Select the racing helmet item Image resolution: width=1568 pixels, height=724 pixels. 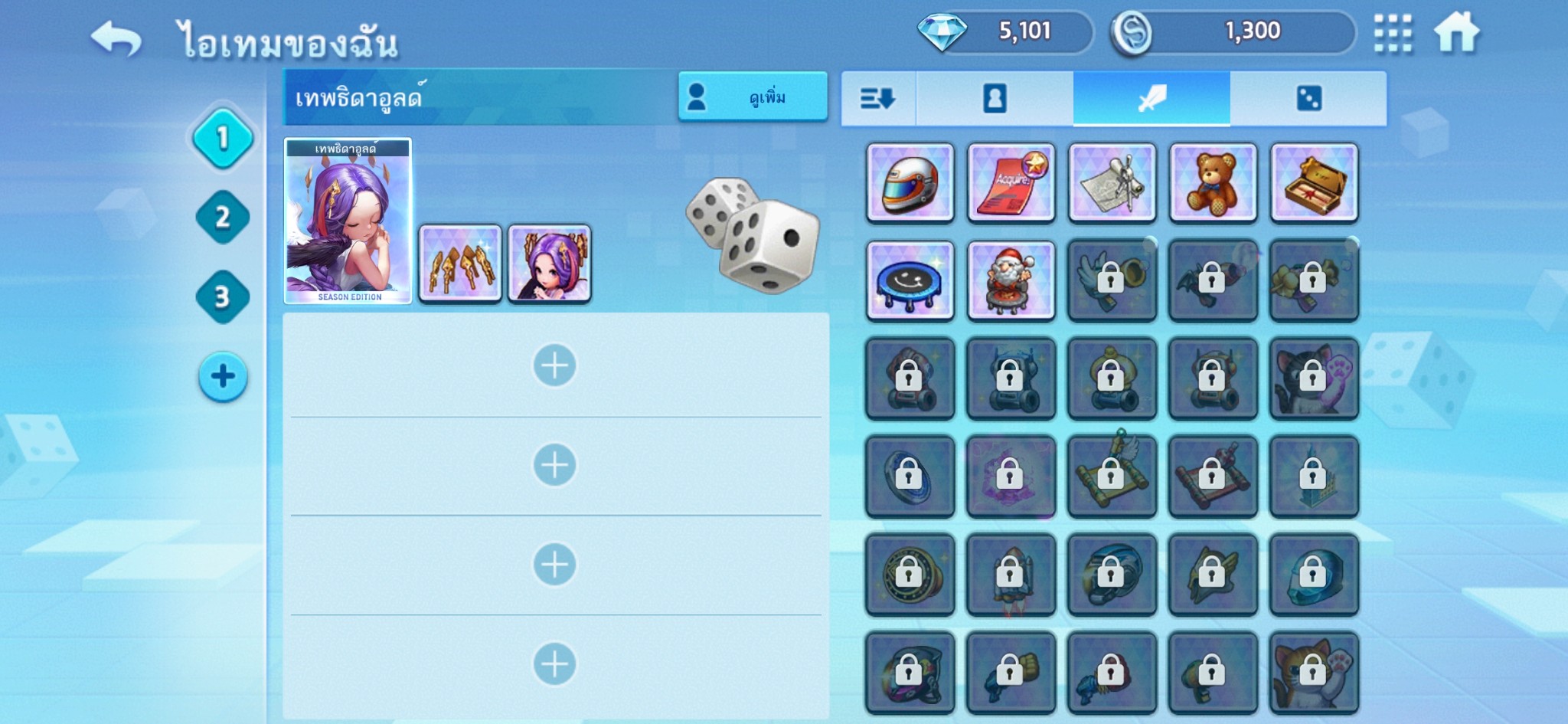[910, 183]
